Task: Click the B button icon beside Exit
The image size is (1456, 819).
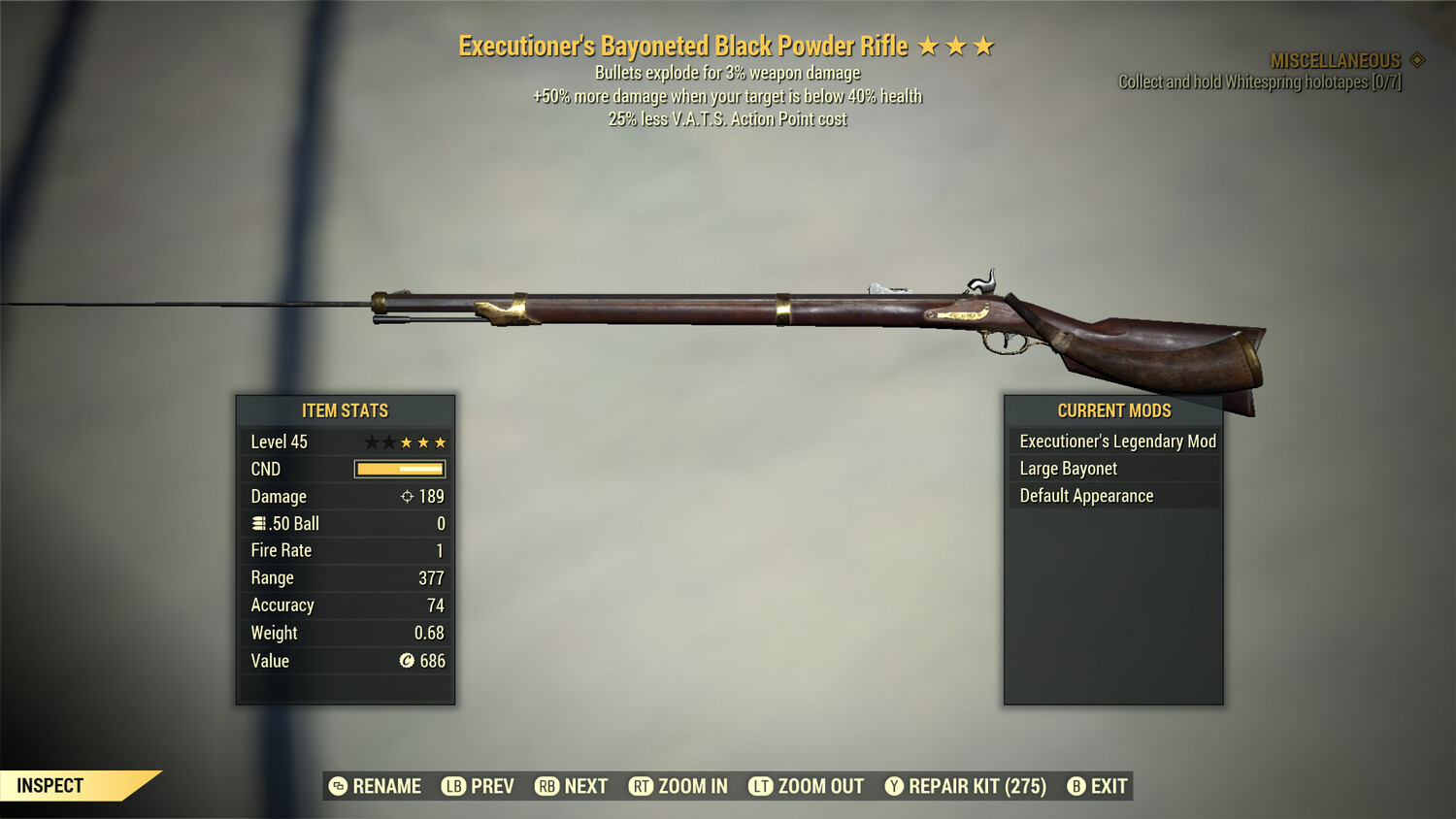Action: pos(1076,786)
